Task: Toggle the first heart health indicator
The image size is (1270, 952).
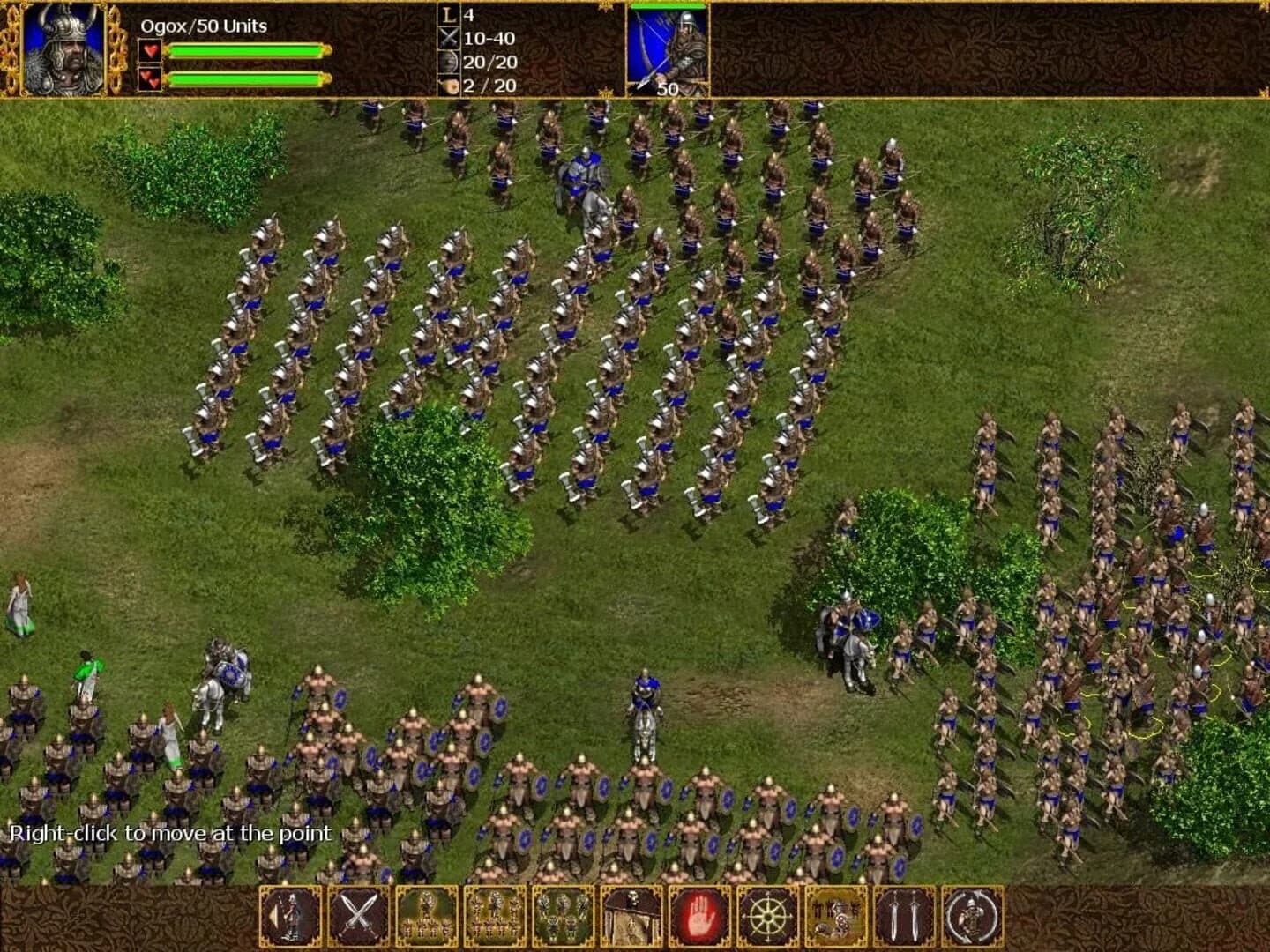Action: click(x=150, y=50)
